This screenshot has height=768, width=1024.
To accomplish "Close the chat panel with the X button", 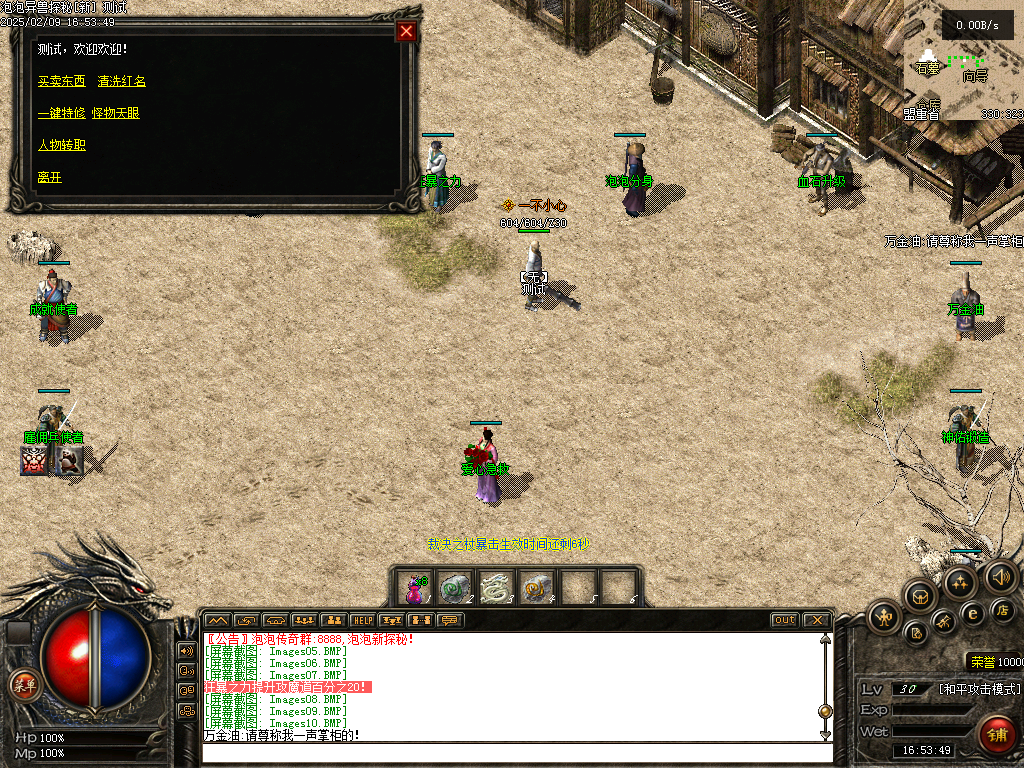I will (816, 620).
